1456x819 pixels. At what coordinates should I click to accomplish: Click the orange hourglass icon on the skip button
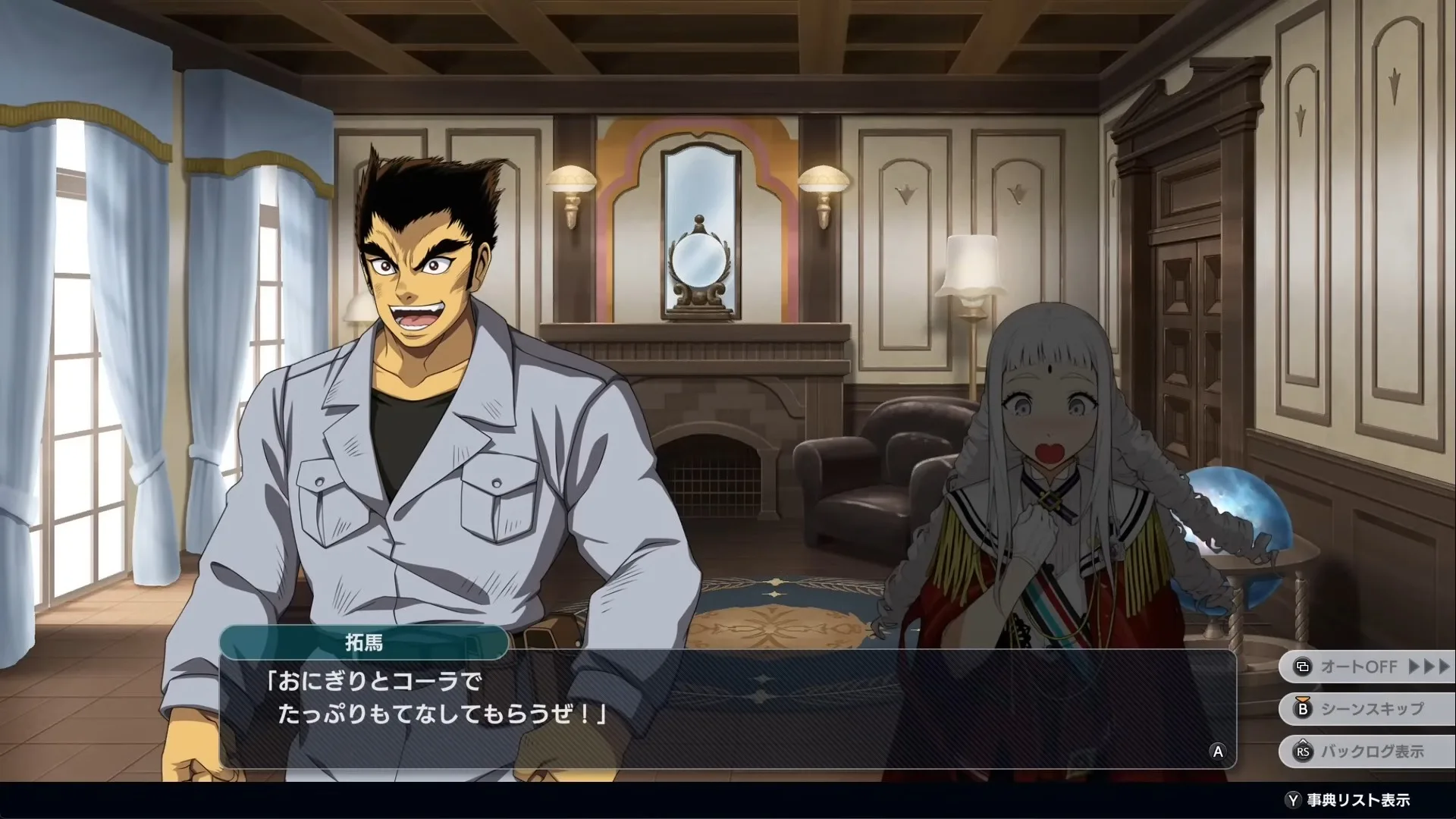[x=1302, y=699]
